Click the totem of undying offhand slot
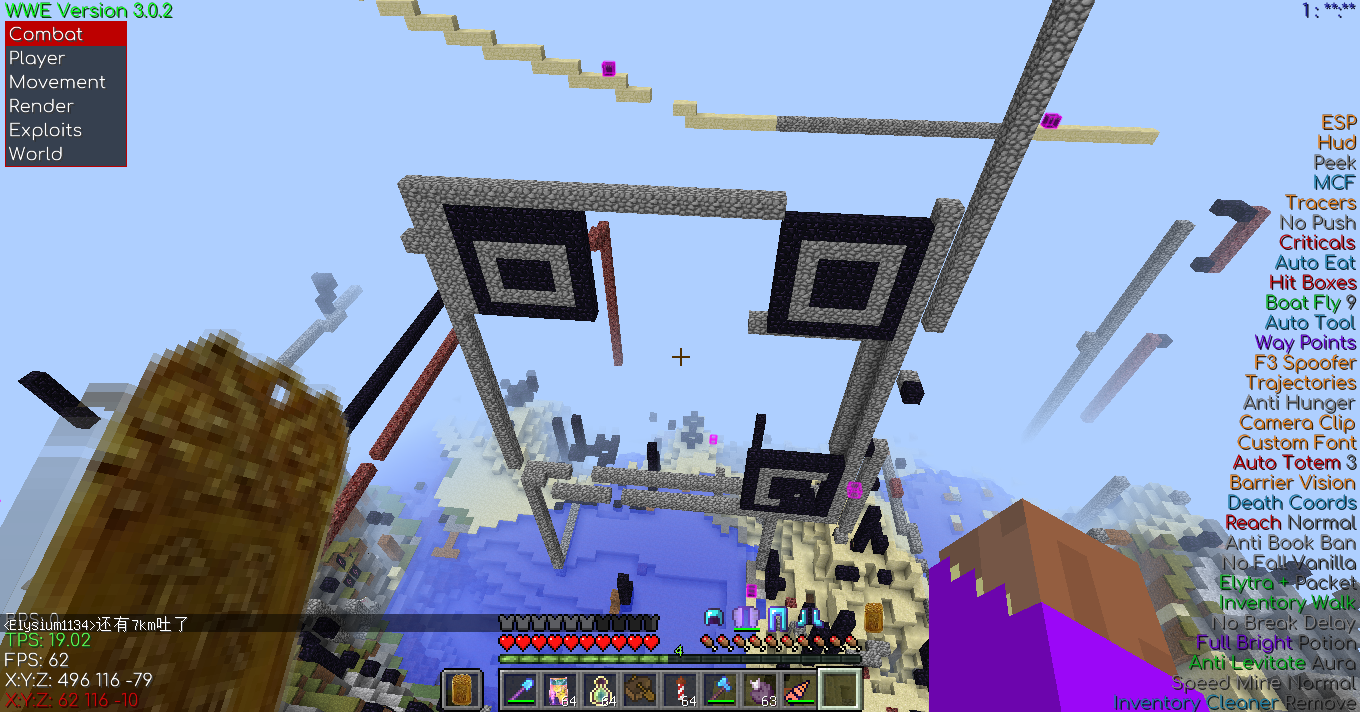The width and height of the screenshot is (1360, 712). [461, 690]
